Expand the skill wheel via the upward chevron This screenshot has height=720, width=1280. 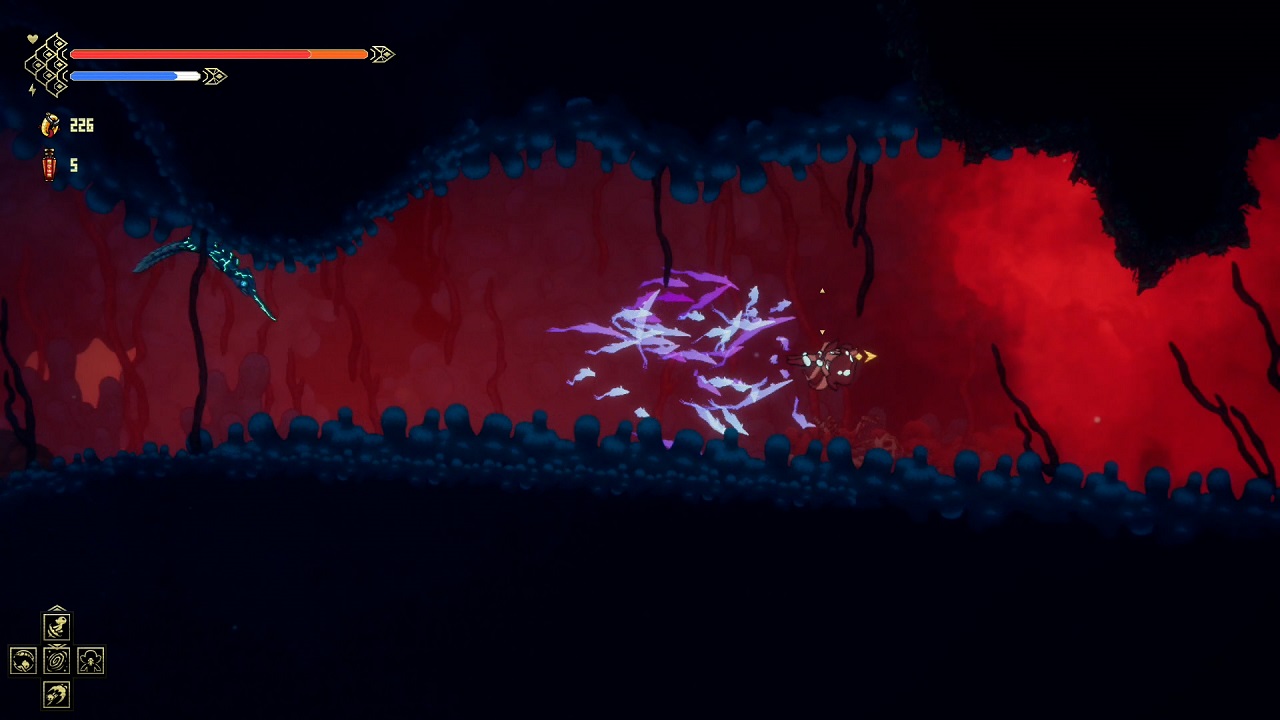[x=57, y=610]
